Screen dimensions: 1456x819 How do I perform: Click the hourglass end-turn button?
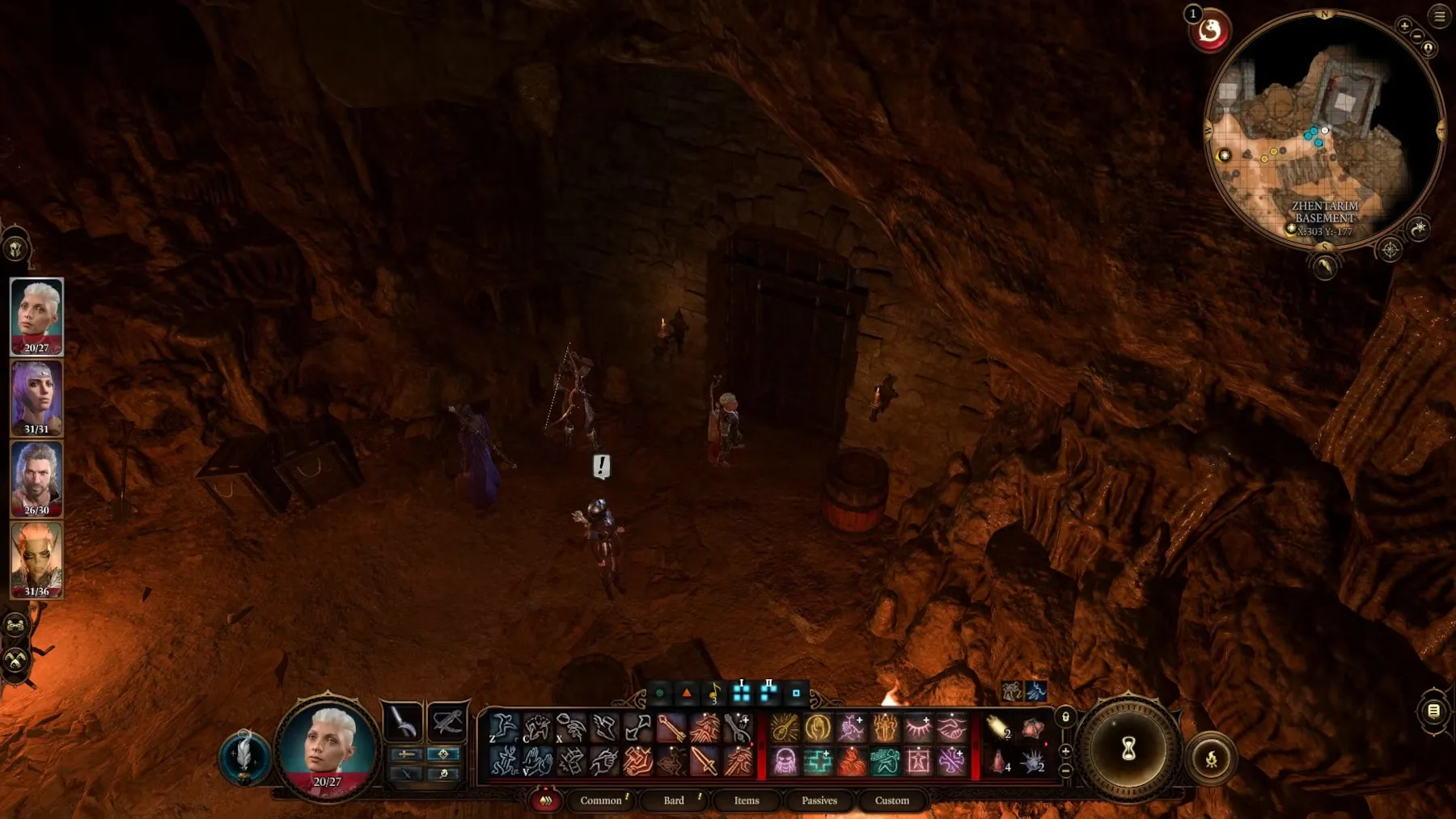tap(1128, 749)
